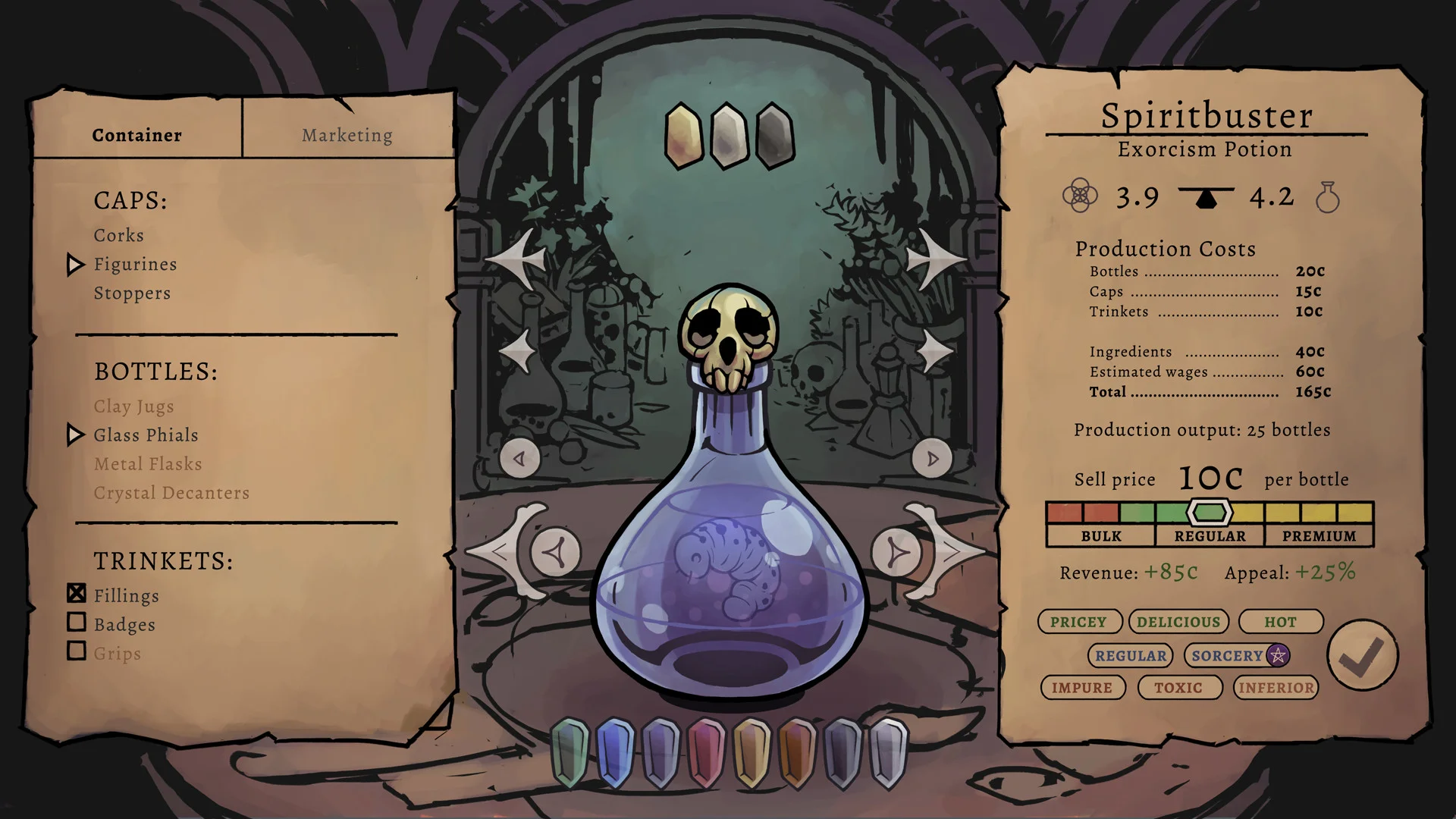Click the left arrow beside the bottle

pos(521,457)
